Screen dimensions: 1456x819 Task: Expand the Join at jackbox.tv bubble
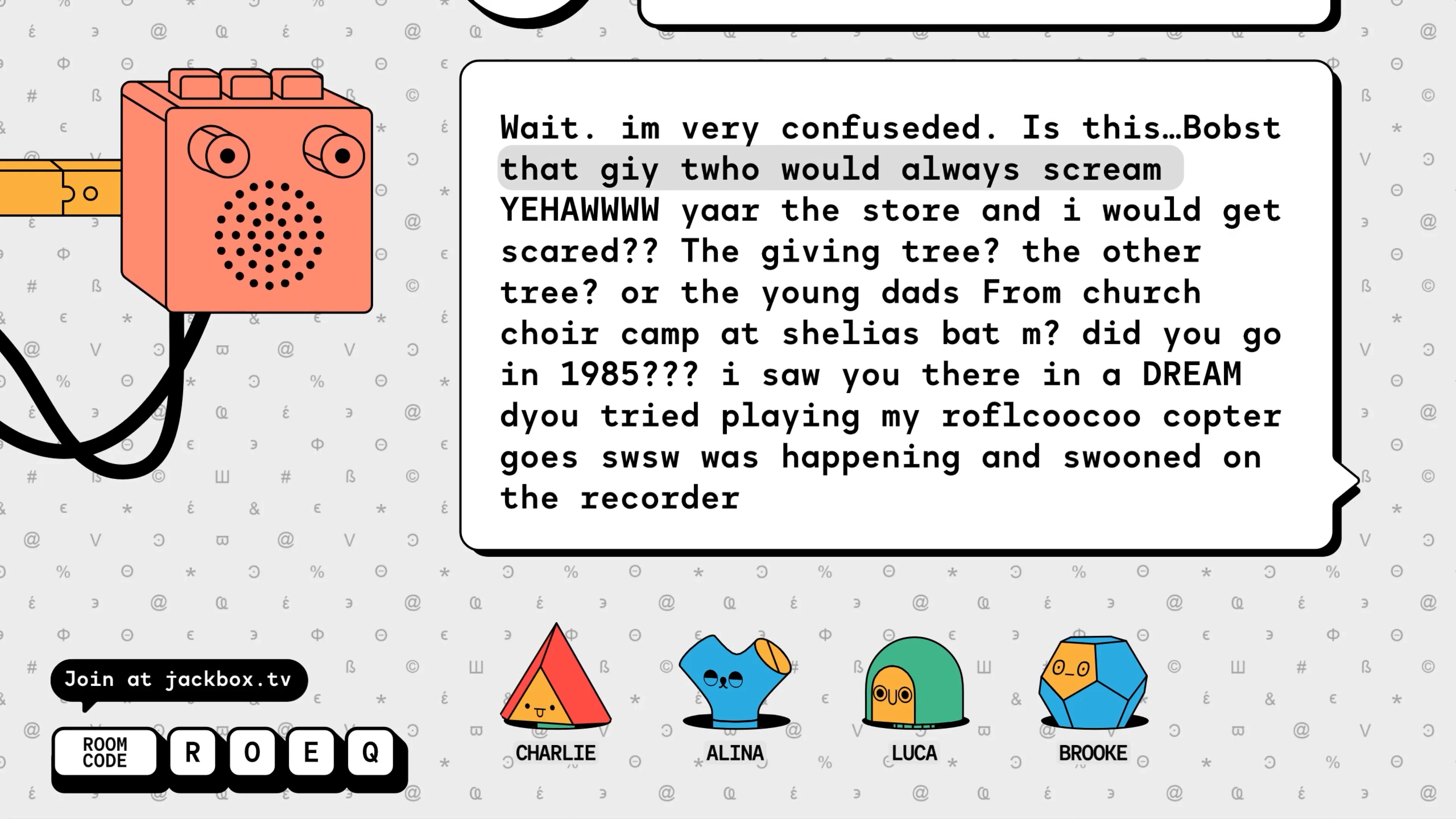point(180,679)
